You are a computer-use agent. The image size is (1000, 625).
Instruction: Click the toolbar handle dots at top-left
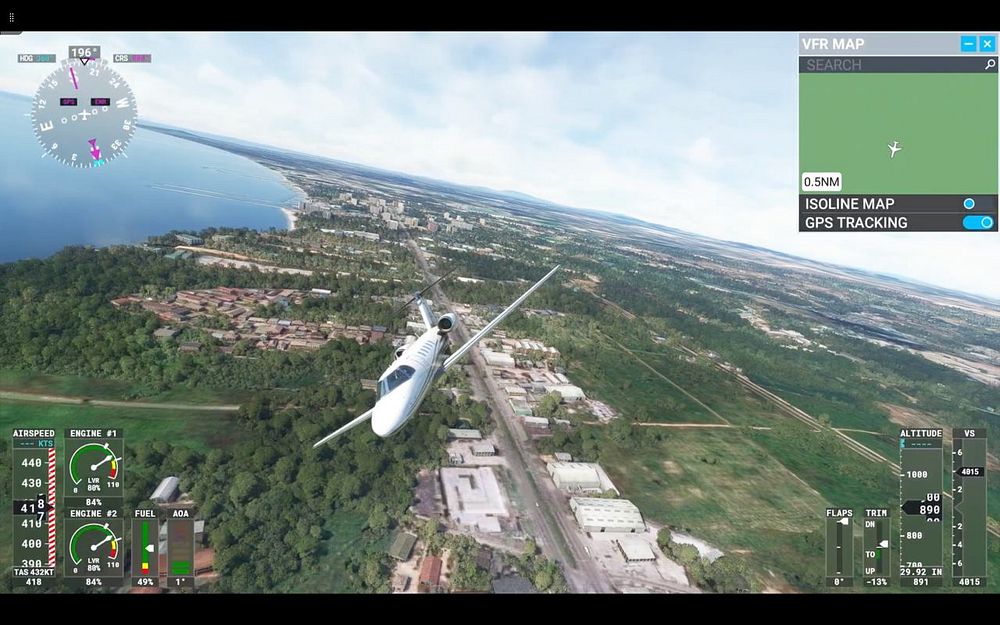point(12,17)
